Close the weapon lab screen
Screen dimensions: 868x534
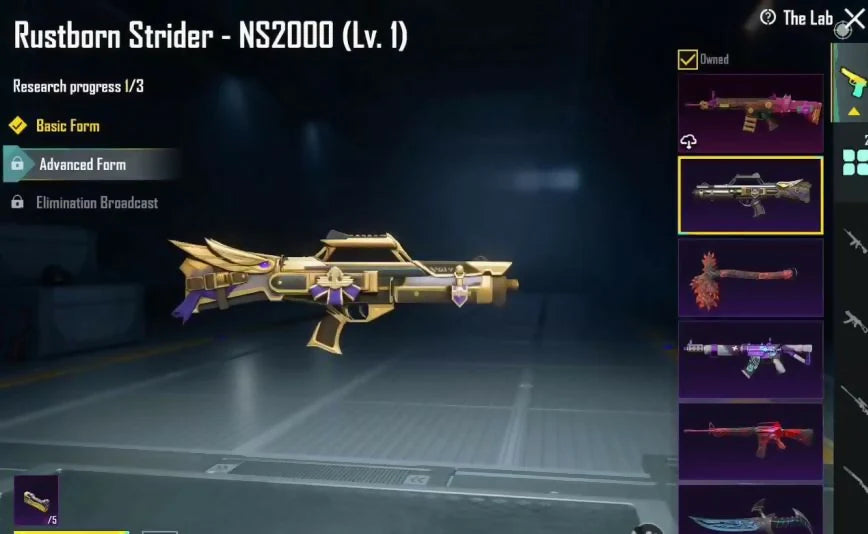tap(854, 16)
